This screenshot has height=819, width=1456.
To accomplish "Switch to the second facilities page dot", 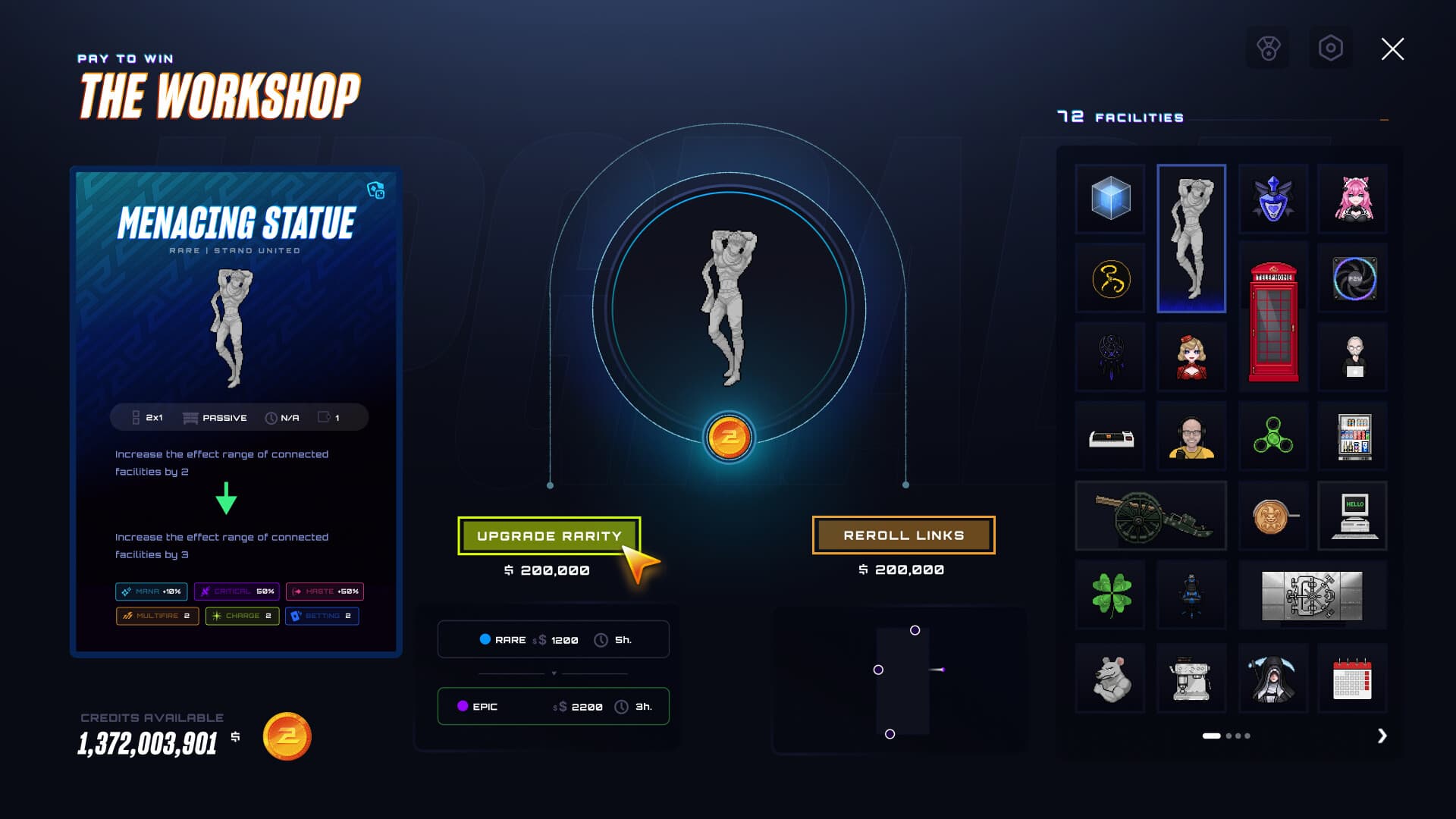I will coord(1229,736).
